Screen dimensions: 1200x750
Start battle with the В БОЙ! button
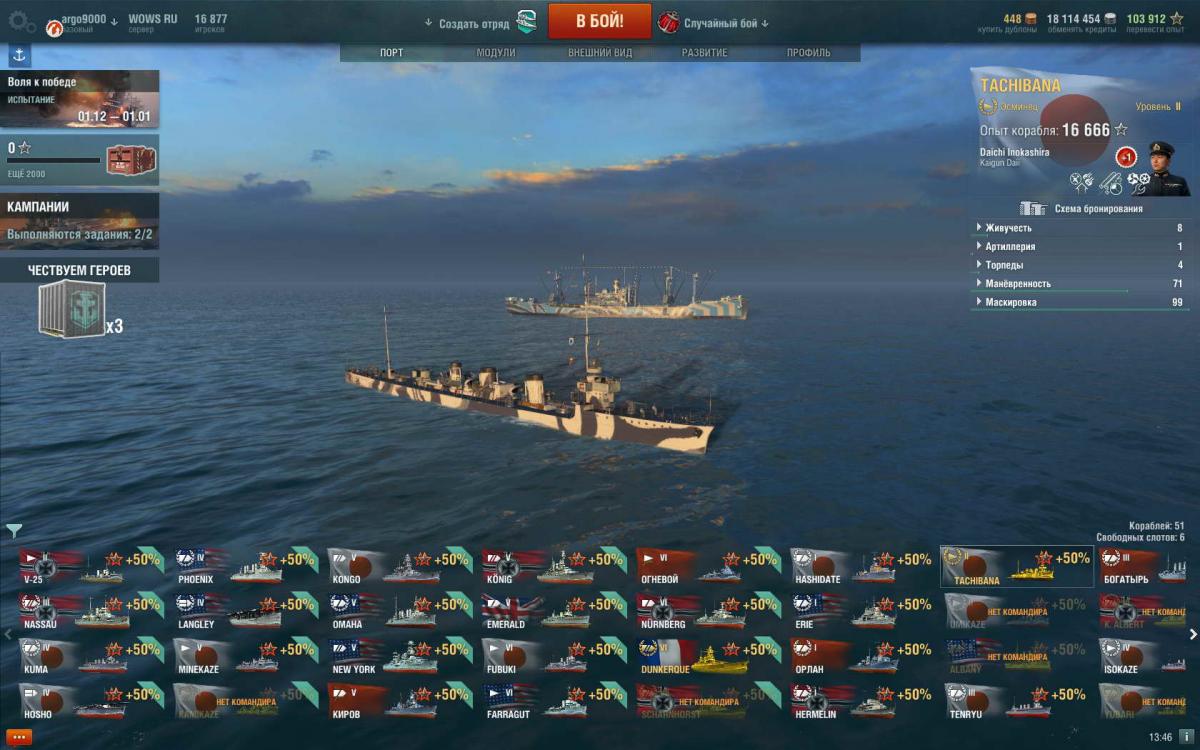click(599, 22)
